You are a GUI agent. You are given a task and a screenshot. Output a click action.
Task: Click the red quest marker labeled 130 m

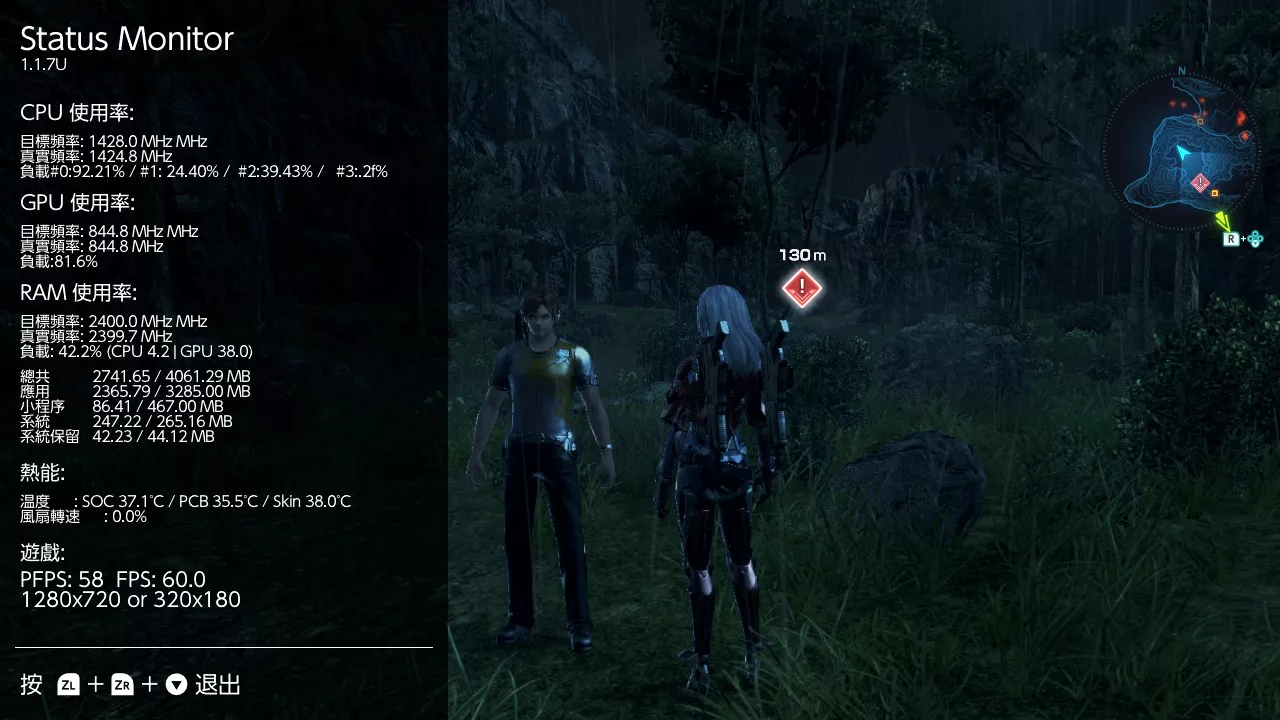tap(801, 288)
